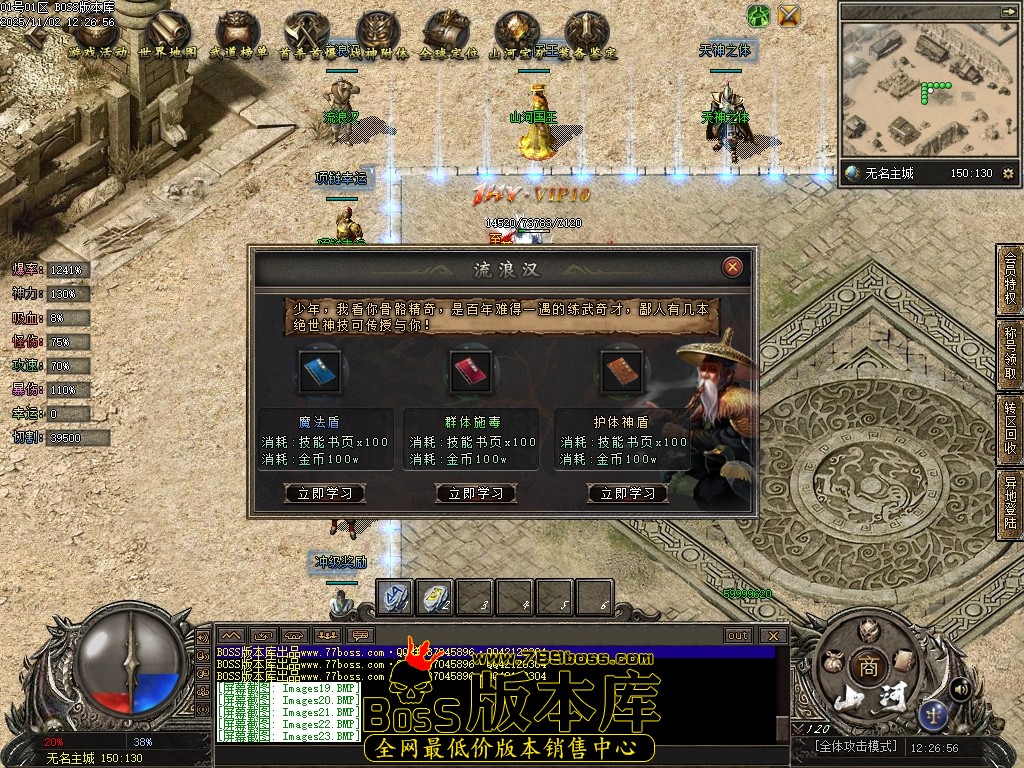Open the 会员特权 side tab
This screenshot has height=768, width=1024.
click(1009, 279)
